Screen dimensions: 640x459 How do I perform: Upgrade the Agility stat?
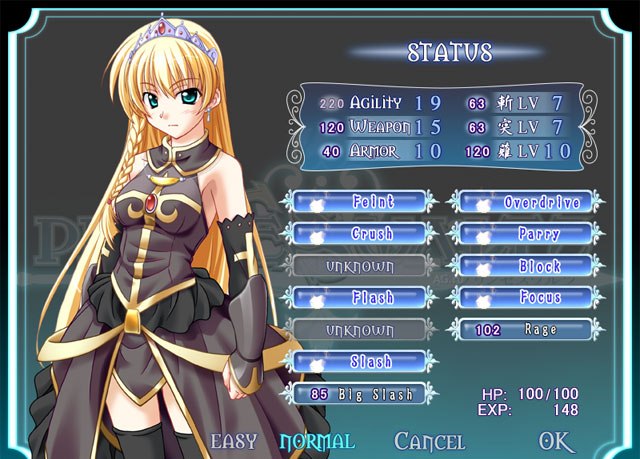376,102
